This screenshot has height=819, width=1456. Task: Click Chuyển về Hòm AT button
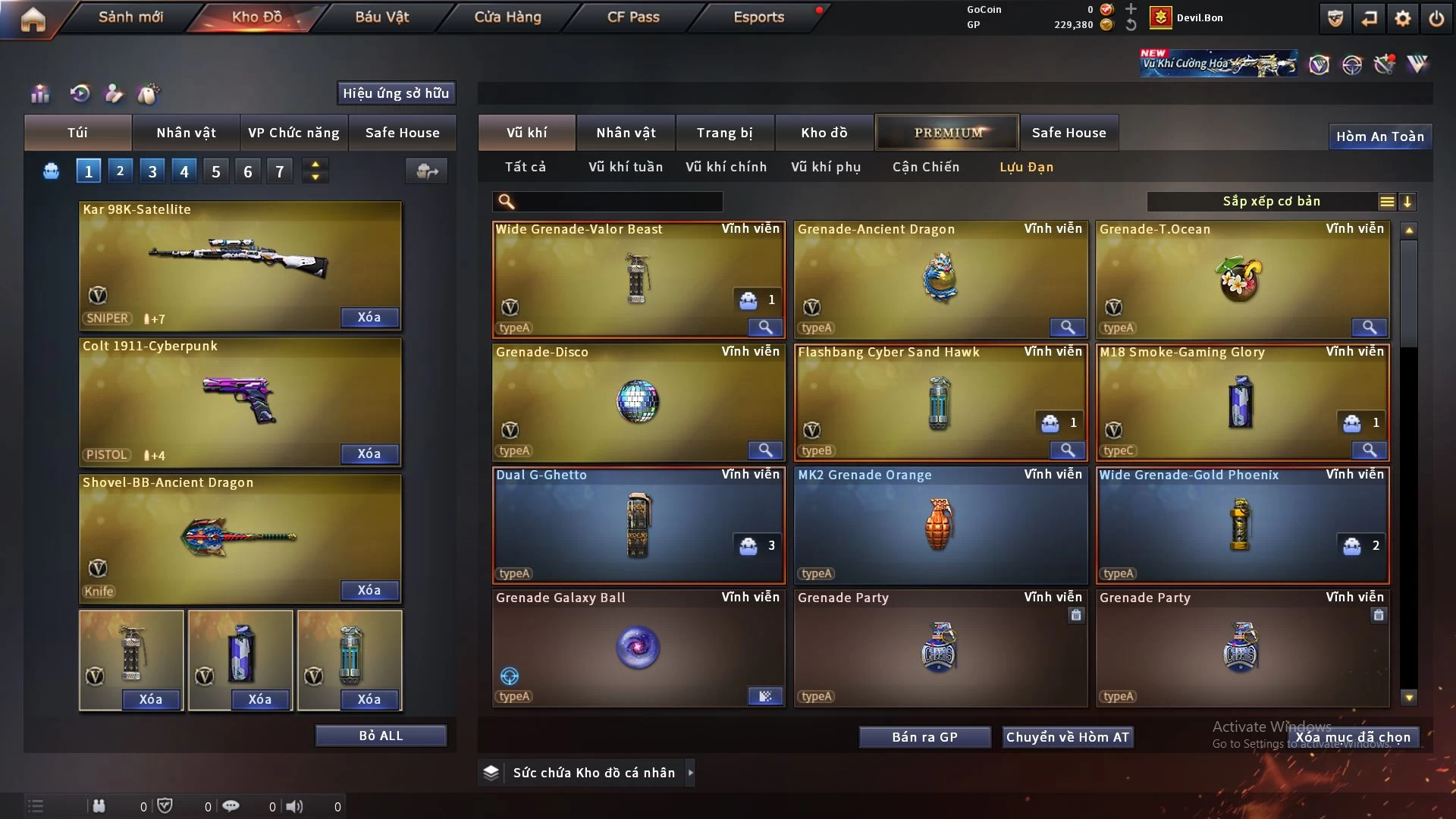click(x=1067, y=737)
